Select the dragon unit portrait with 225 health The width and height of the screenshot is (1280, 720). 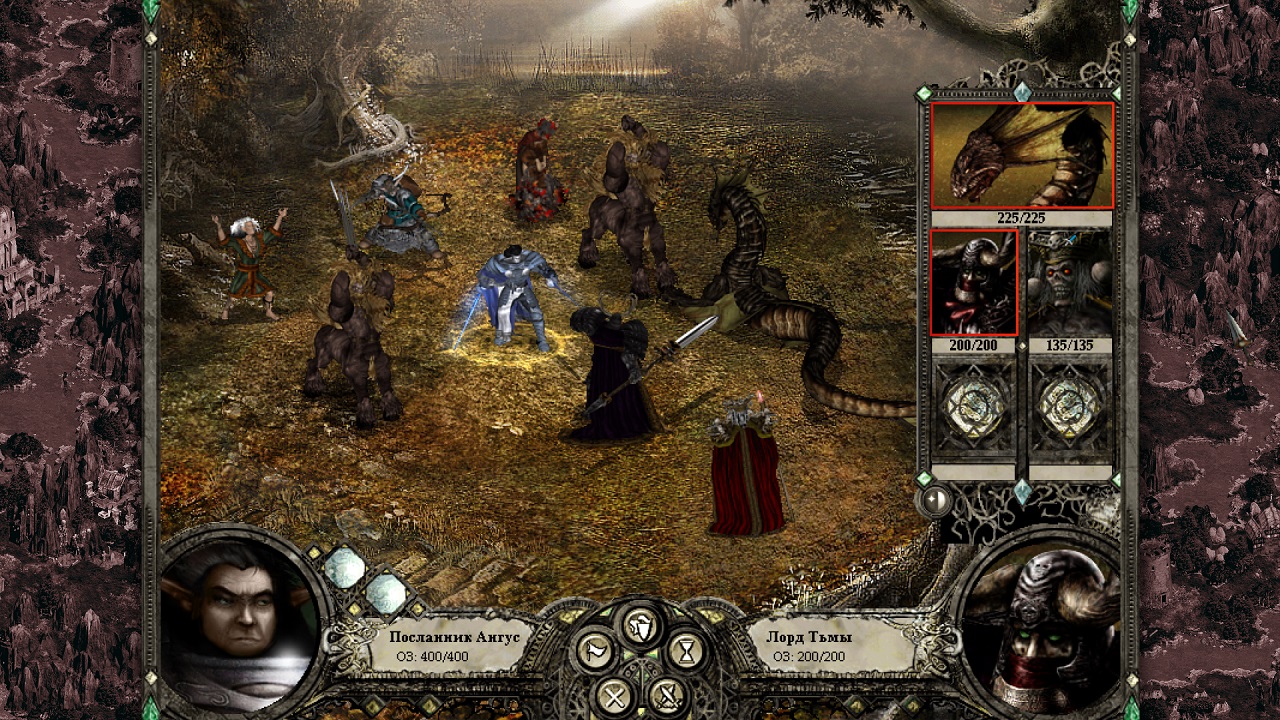click(1021, 155)
